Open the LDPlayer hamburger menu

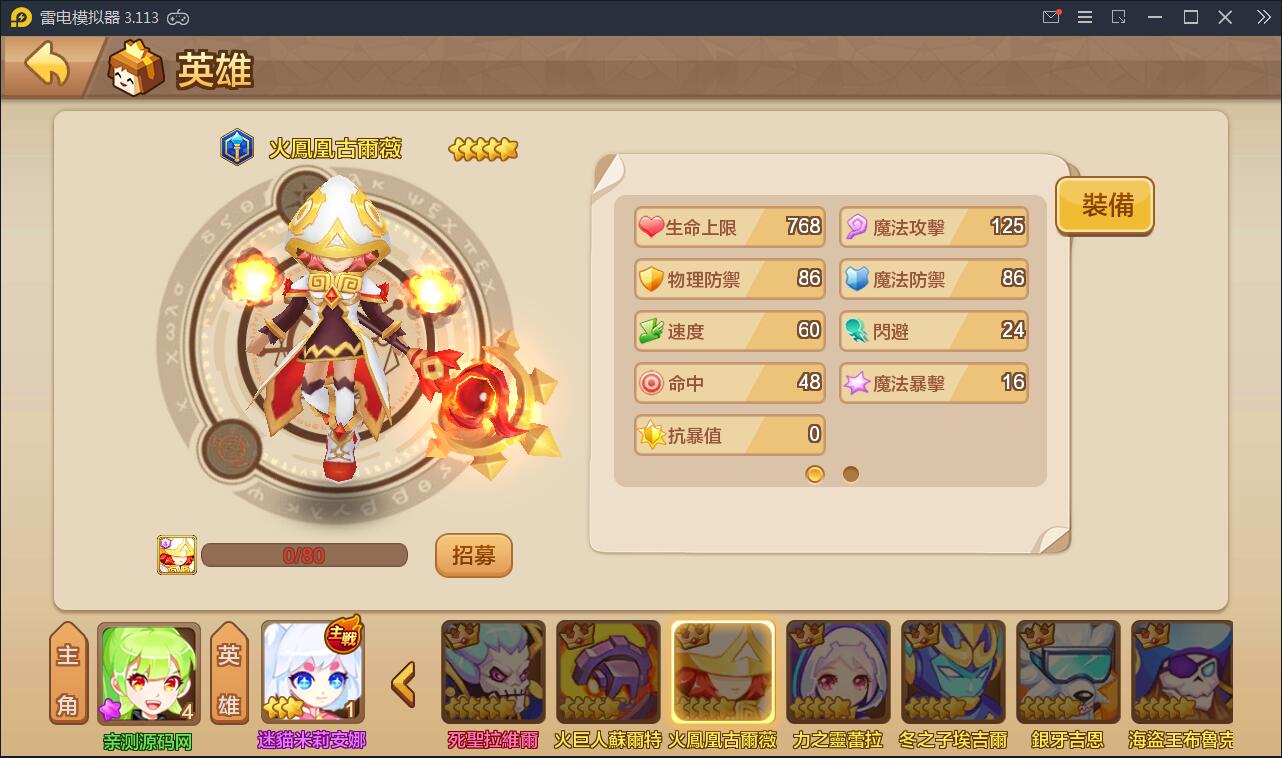tap(1084, 17)
